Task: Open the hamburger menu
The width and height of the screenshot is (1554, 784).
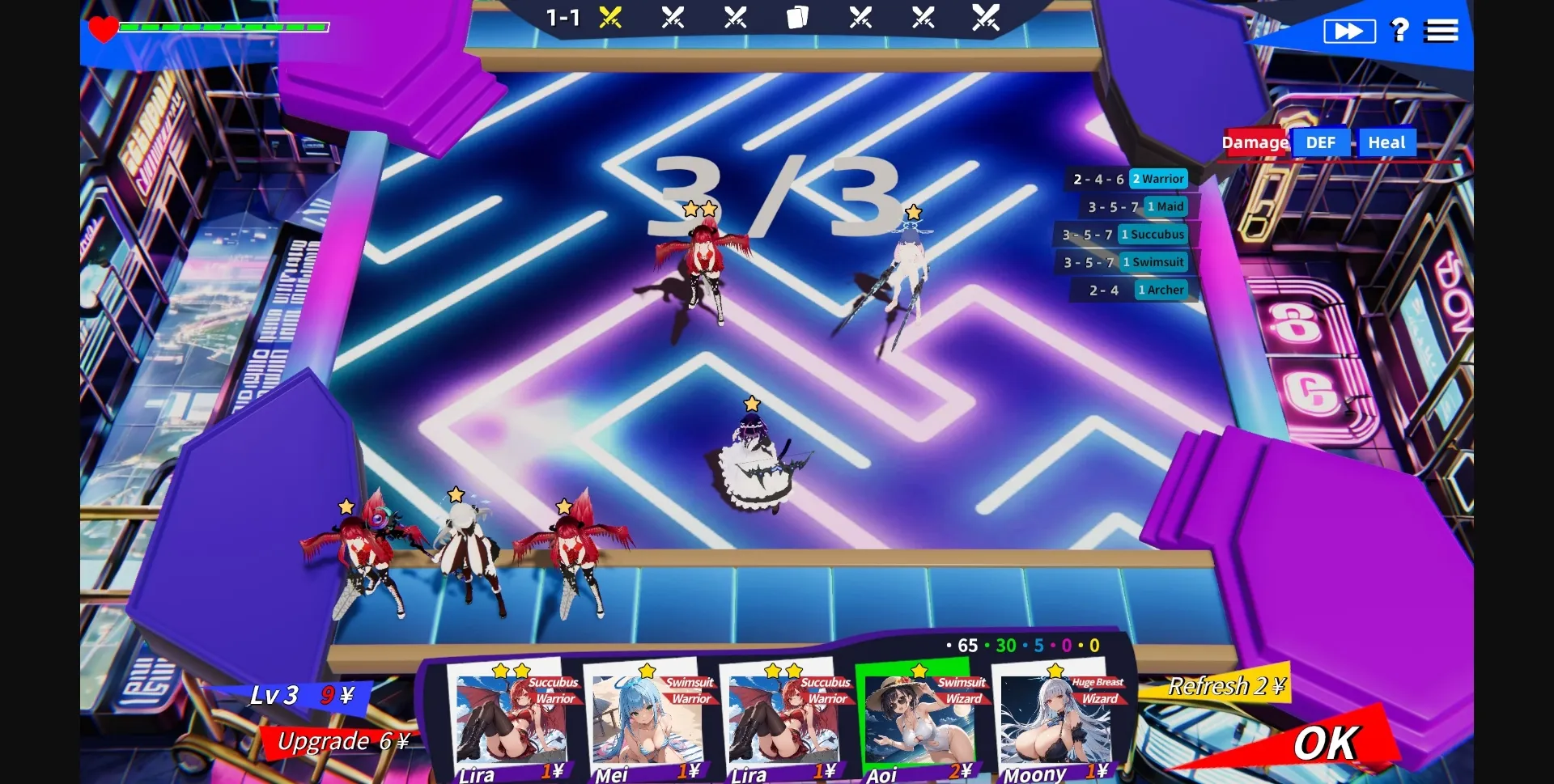Action: pos(1442,30)
